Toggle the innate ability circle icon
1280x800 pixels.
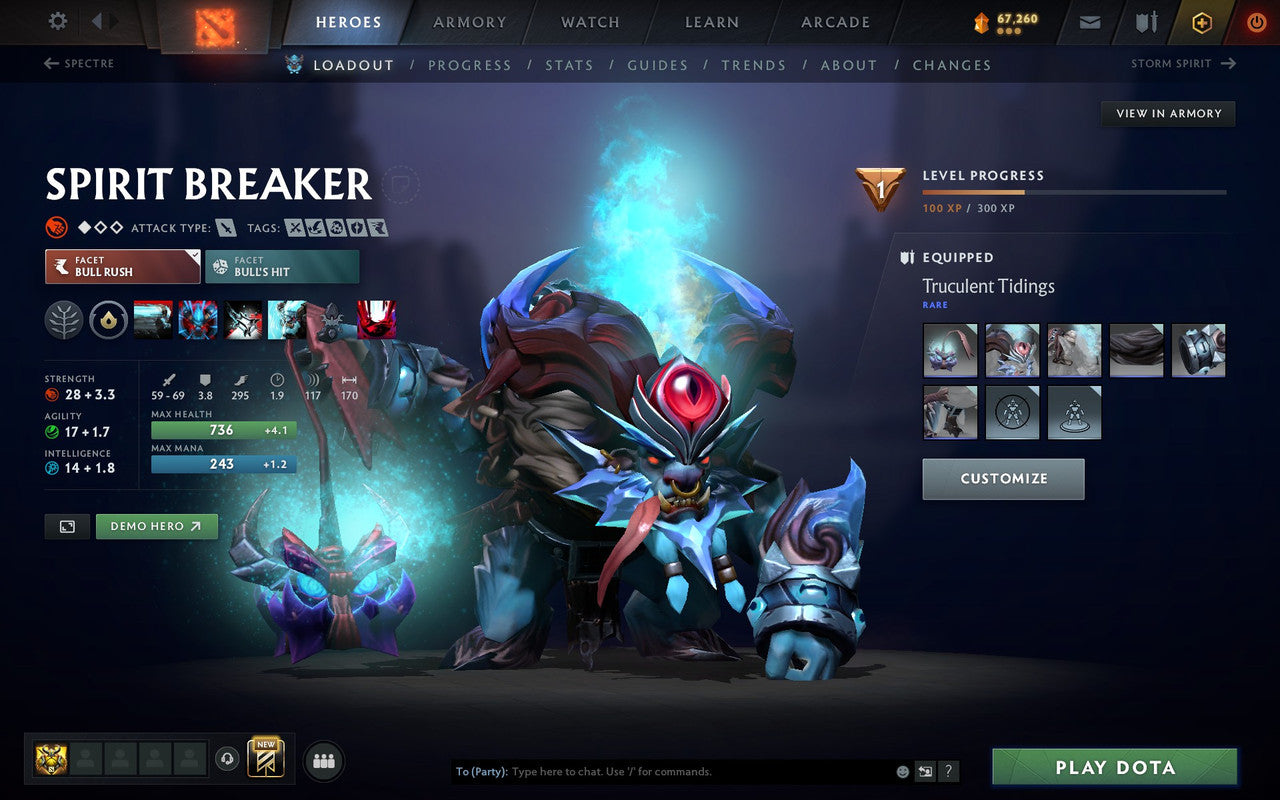109,319
